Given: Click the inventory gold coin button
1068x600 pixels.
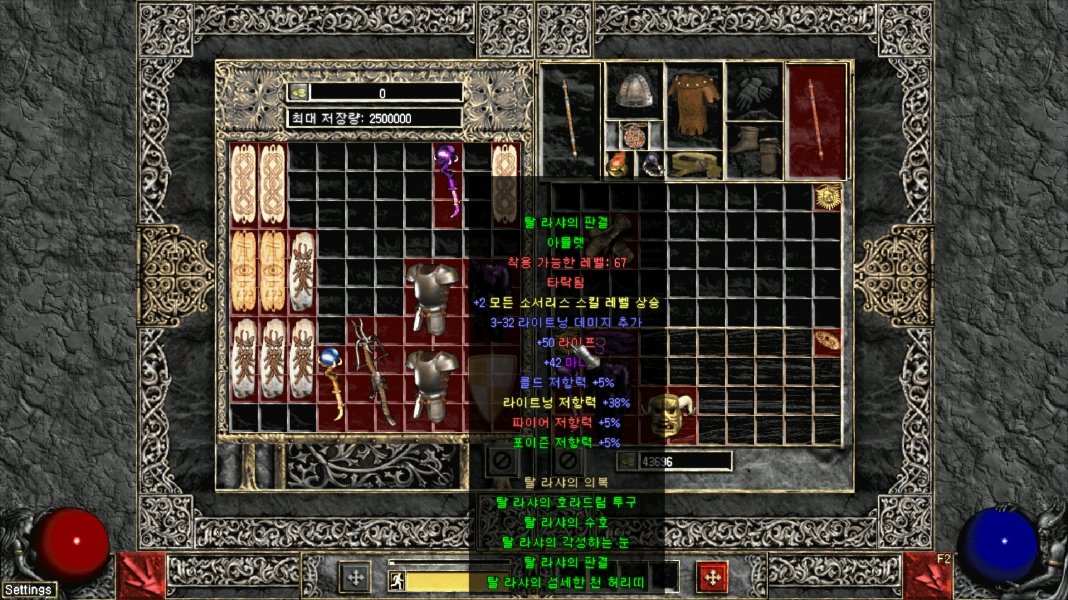Looking at the screenshot, I should click(628, 461).
